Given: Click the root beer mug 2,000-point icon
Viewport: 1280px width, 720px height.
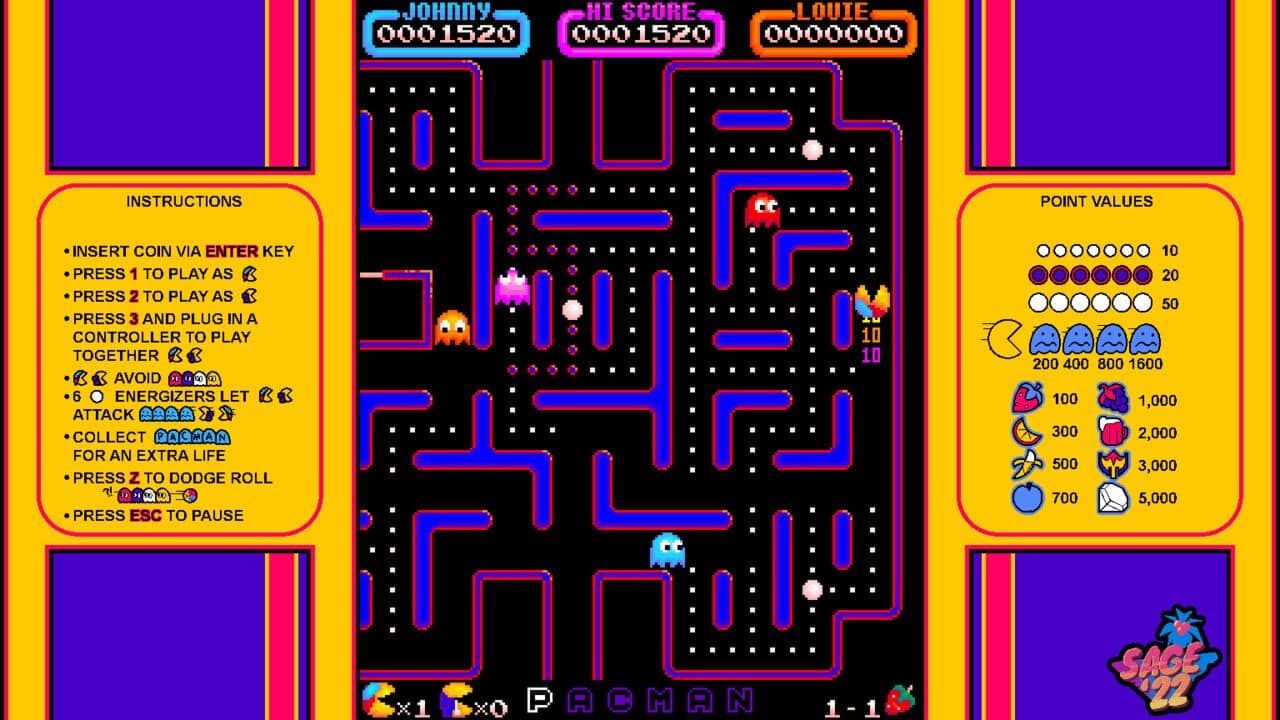Looking at the screenshot, I should pyautogui.click(x=1112, y=432).
